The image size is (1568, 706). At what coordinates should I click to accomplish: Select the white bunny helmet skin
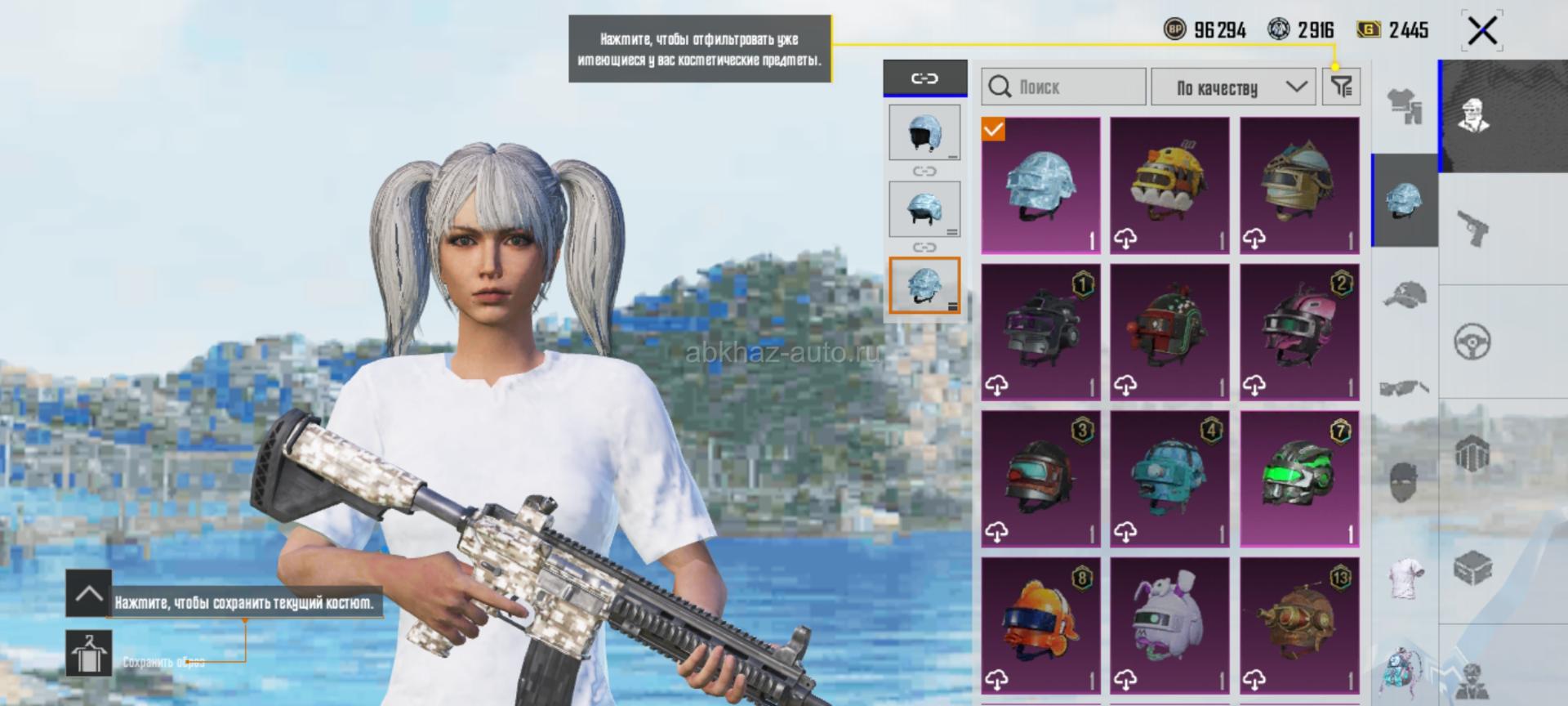[1169, 626]
